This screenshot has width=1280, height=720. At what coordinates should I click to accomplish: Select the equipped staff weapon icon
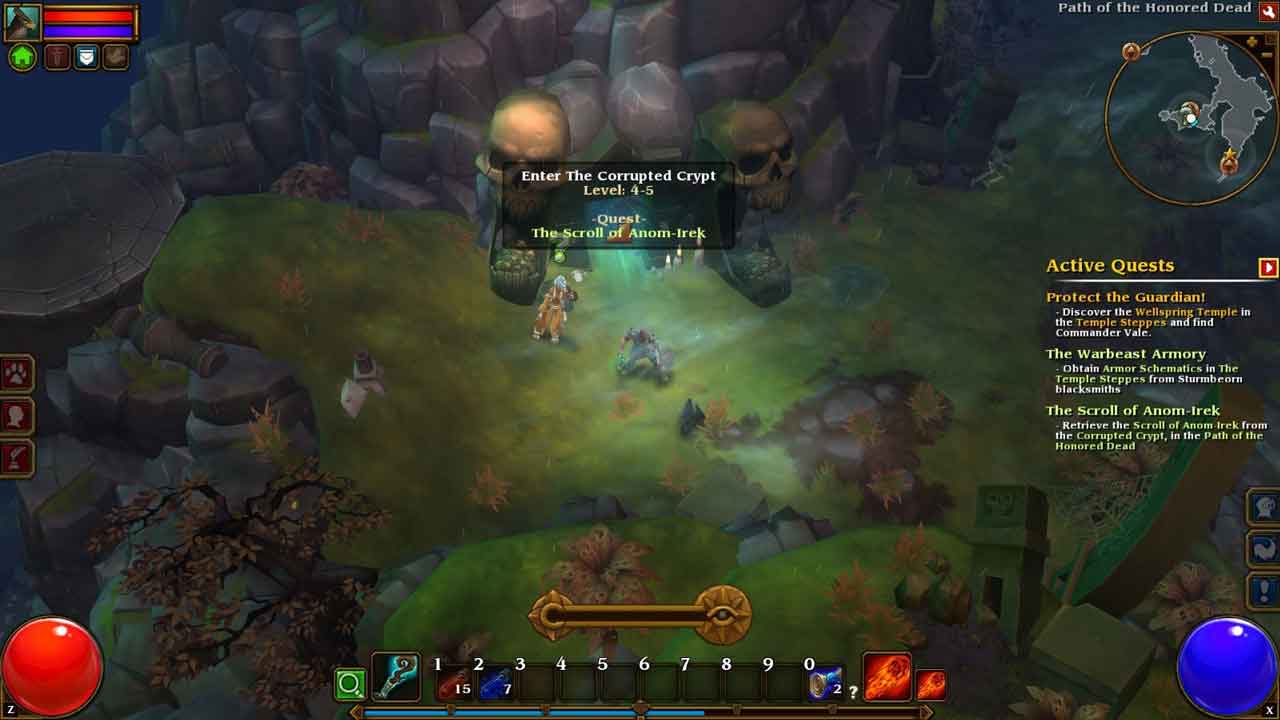395,677
